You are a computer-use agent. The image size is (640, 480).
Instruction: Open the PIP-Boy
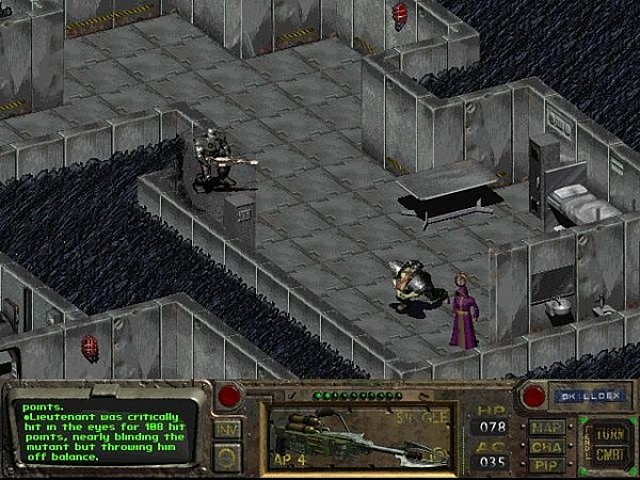(x=548, y=463)
